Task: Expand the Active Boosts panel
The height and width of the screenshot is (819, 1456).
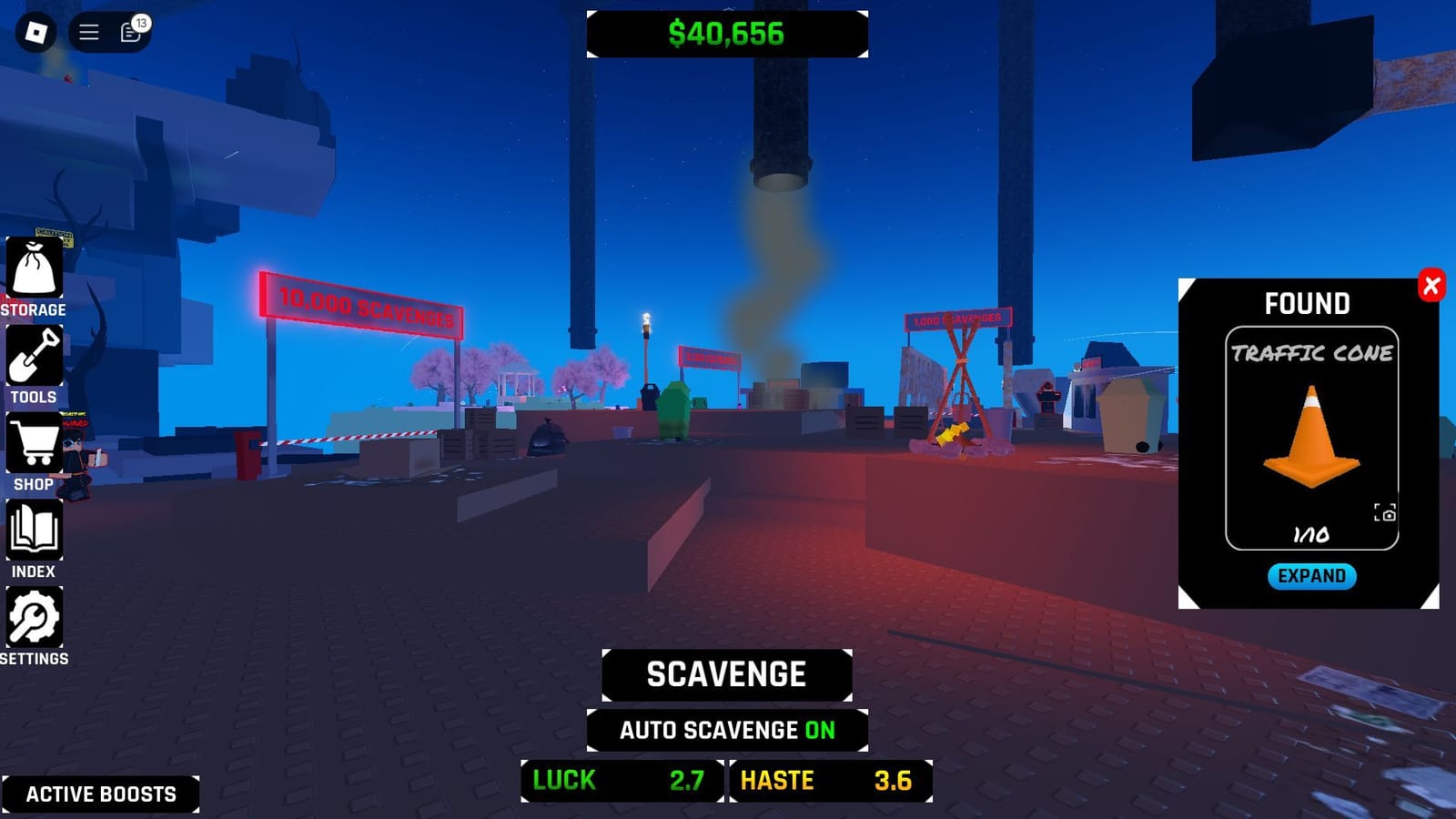Action: [100, 793]
